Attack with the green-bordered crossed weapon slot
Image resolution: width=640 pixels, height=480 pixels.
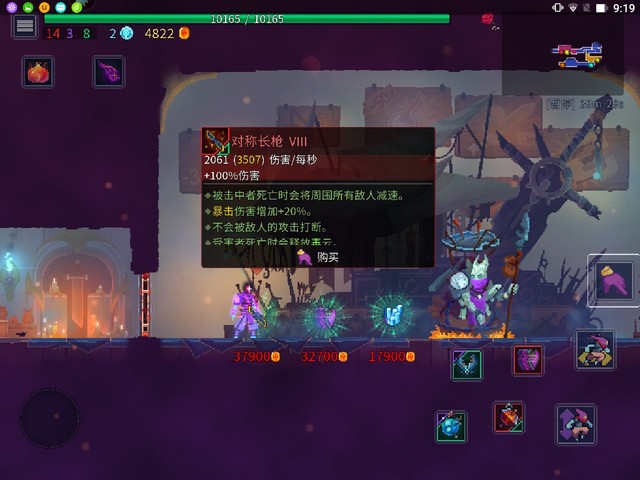tap(466, 364)
